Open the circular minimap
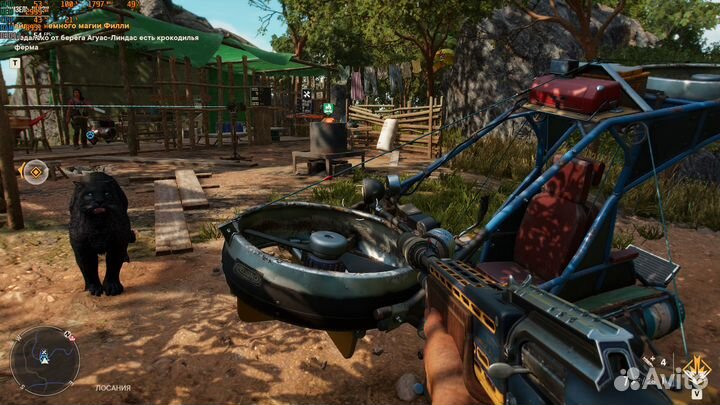This screenshot has height=405, width=720. pos(45,360)
